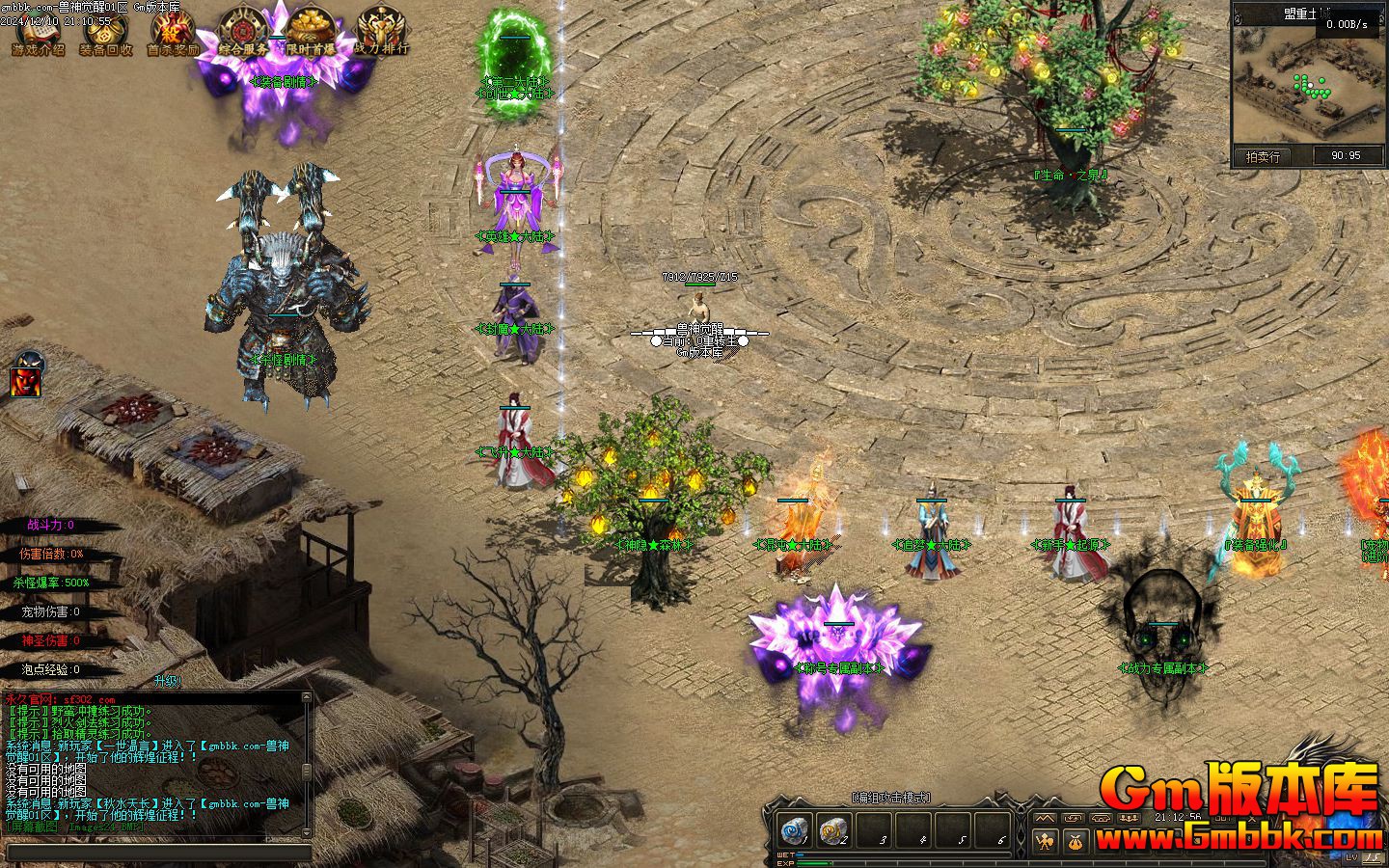
Task: Use the gold scroll in hotbar slot 2
Action: click(x=832, y=831)
